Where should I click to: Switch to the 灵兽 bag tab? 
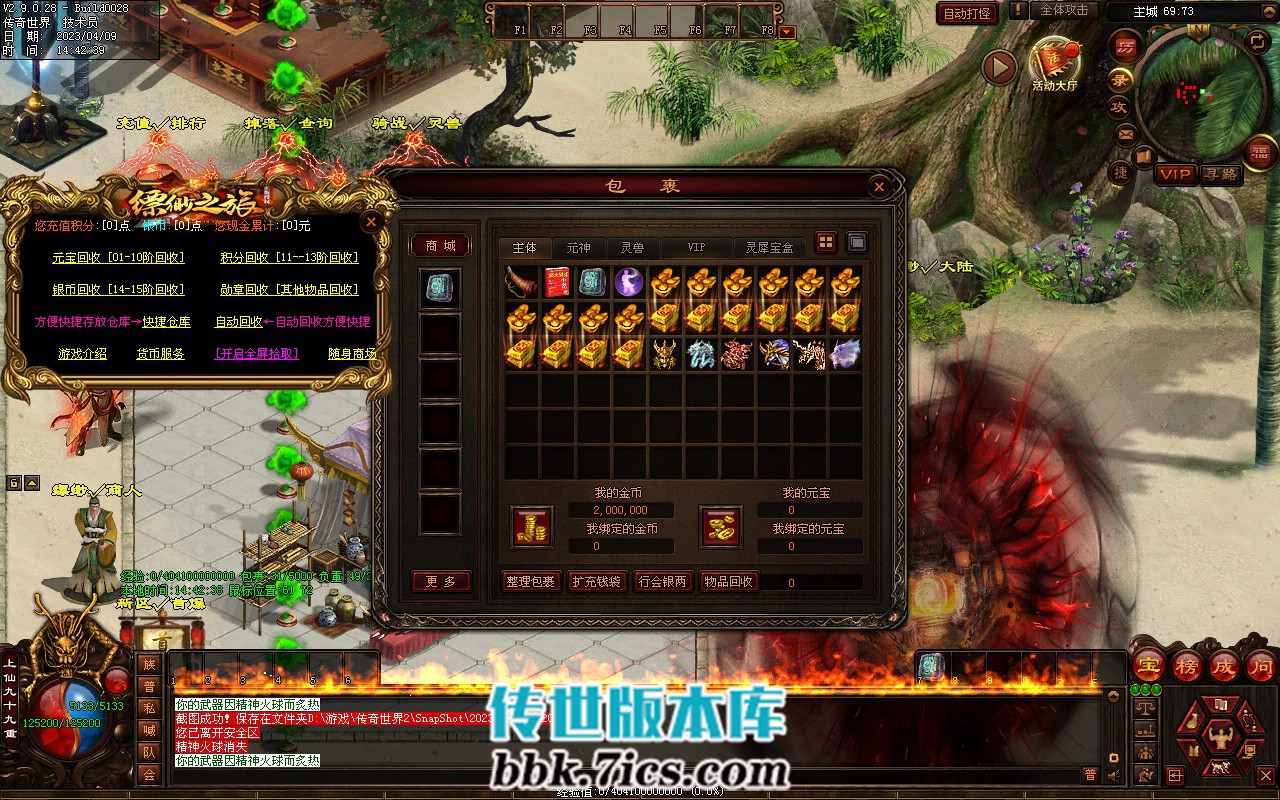[x=632, y=247]
